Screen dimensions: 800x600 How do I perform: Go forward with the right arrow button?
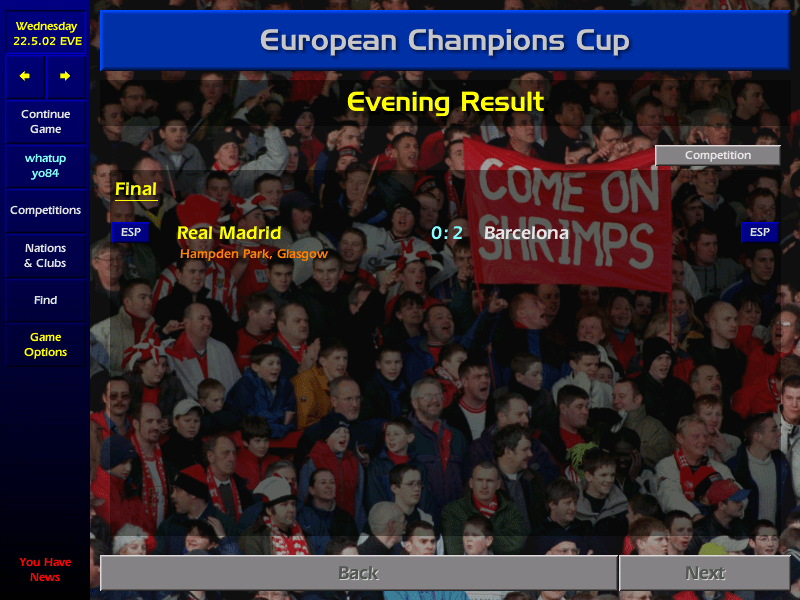65,76
